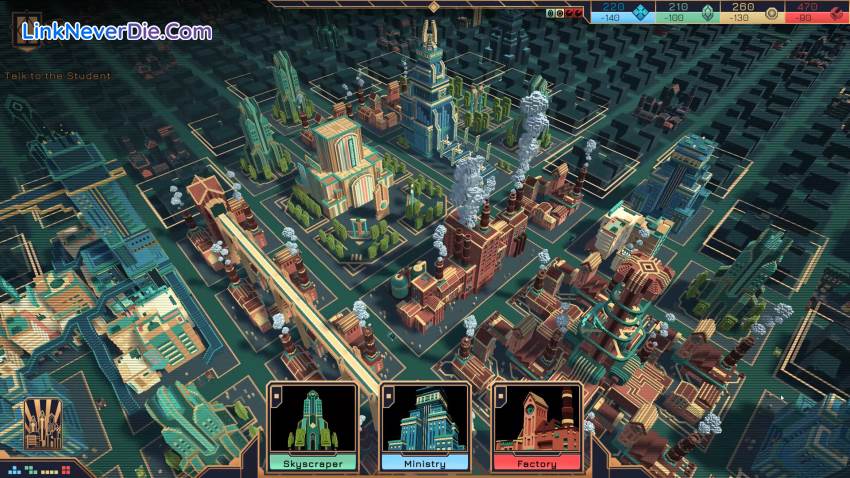Select the Skyscraper building card
The height and width of the screenshot is (478, 850).
click(x=312, y=427)
